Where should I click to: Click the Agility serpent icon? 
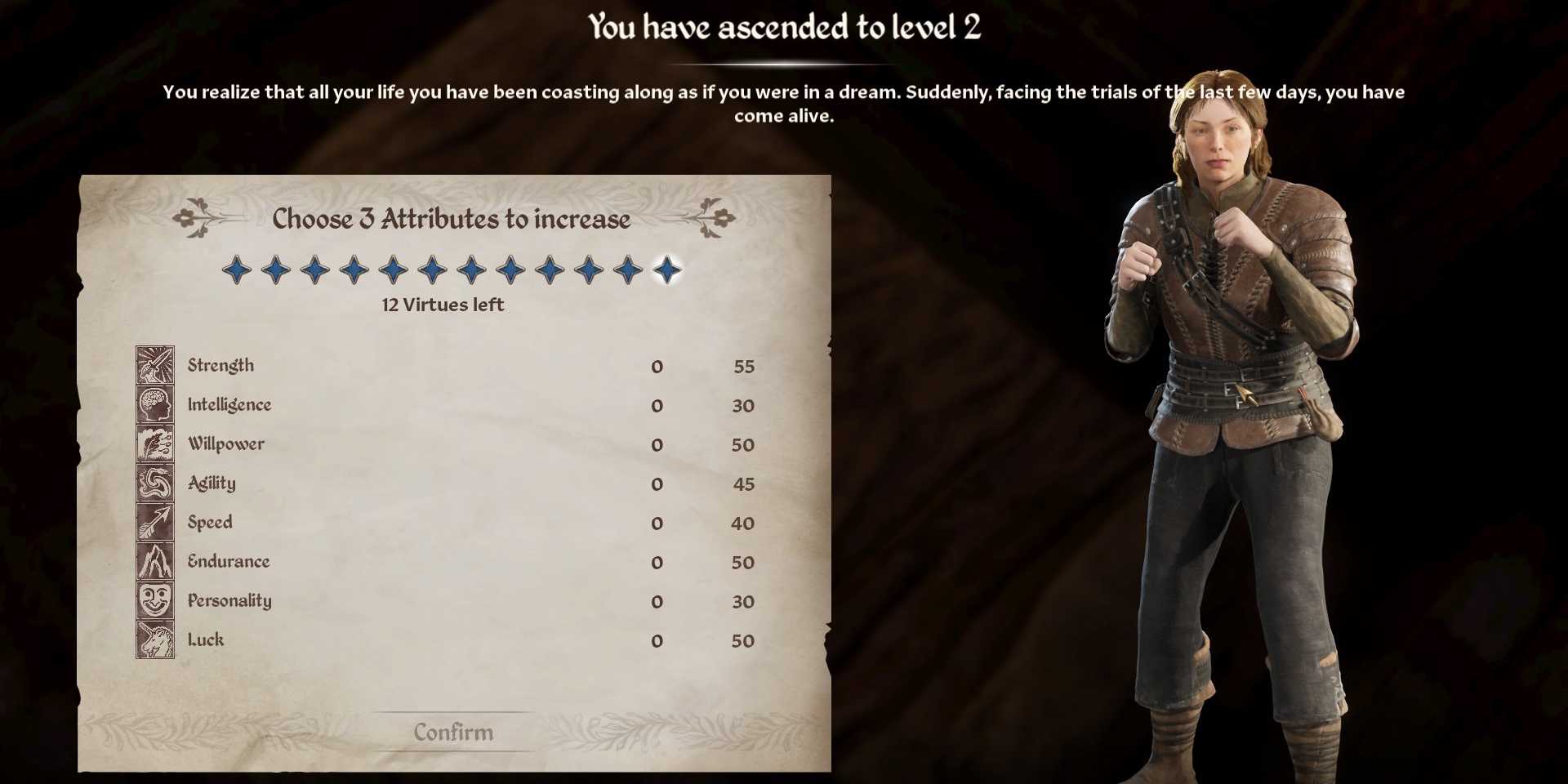click(155, 483)
